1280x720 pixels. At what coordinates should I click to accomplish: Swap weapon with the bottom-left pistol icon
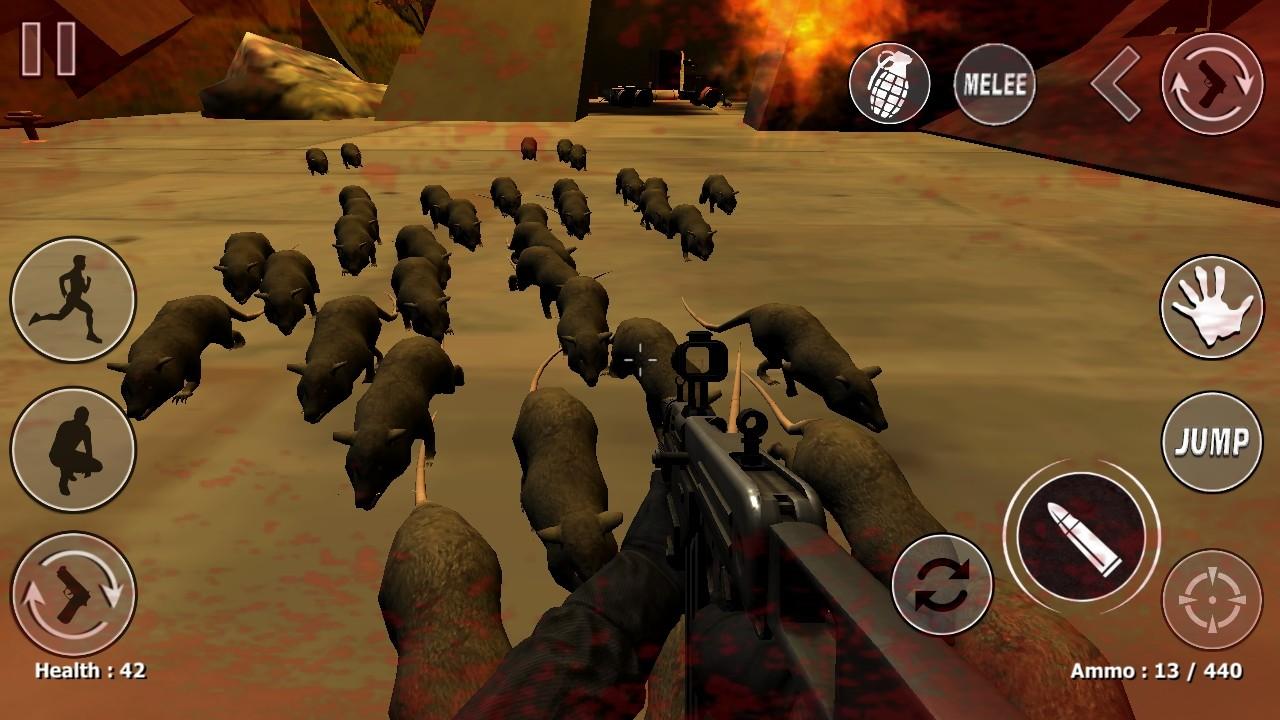(73, 594)
